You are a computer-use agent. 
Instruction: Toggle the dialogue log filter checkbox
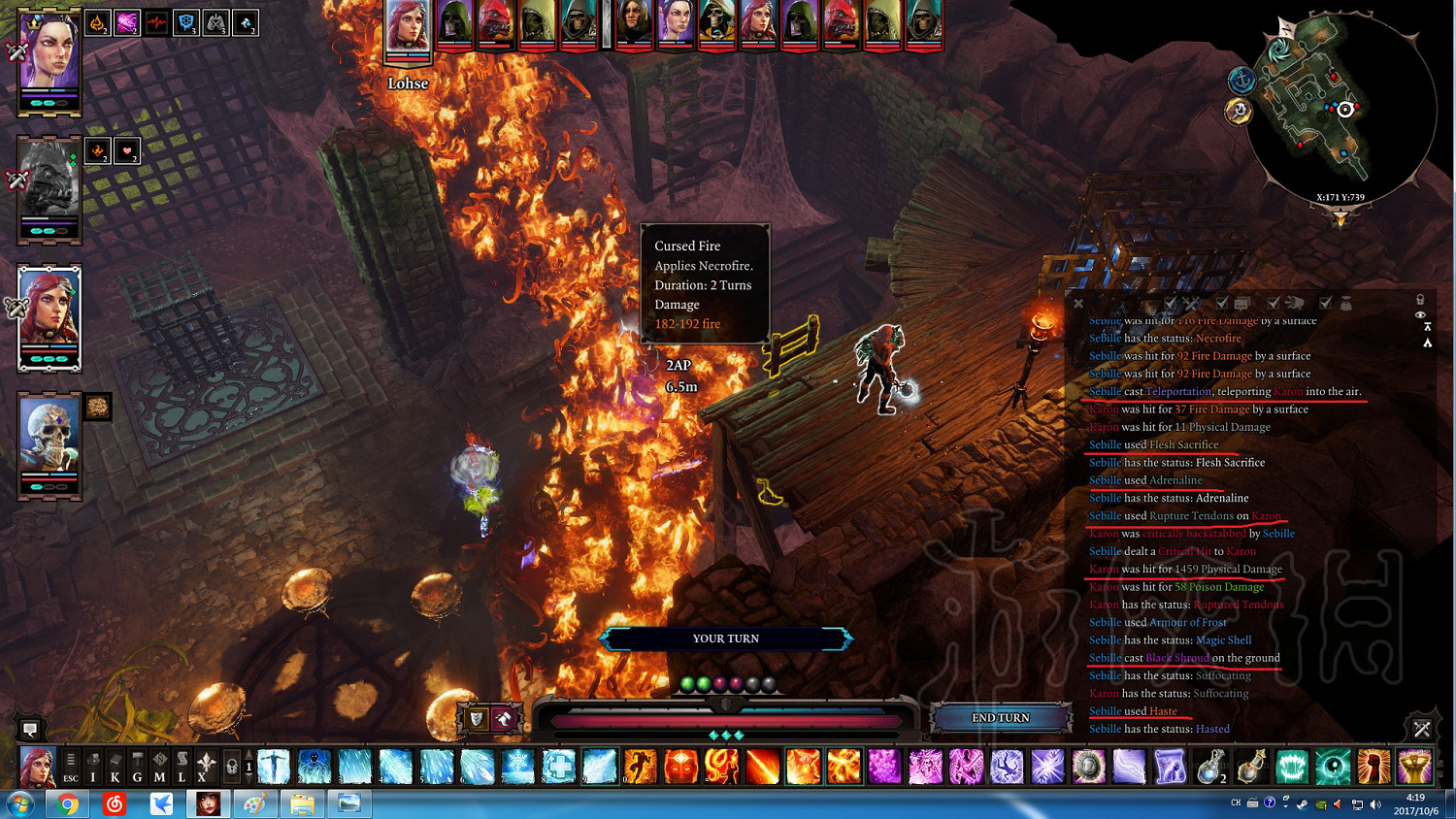pyautogui.click(x=1222, y=304)
